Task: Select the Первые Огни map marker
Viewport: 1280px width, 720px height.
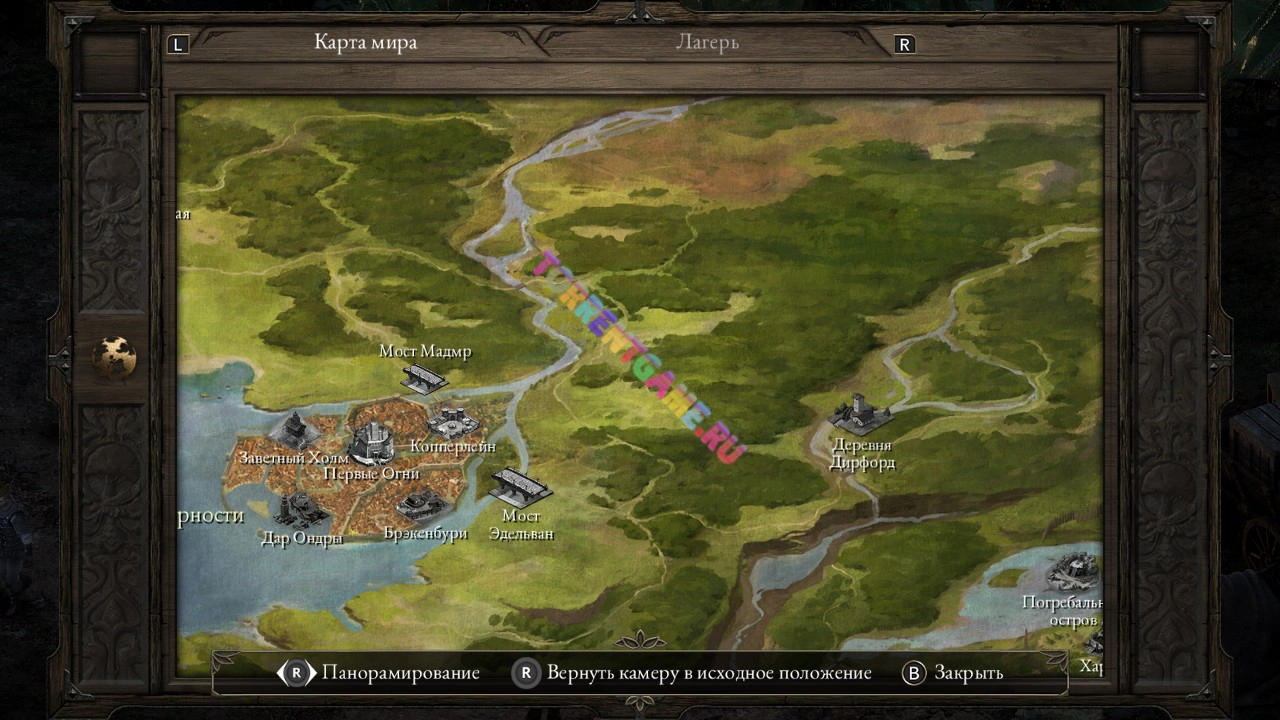Action: (371, 442)
